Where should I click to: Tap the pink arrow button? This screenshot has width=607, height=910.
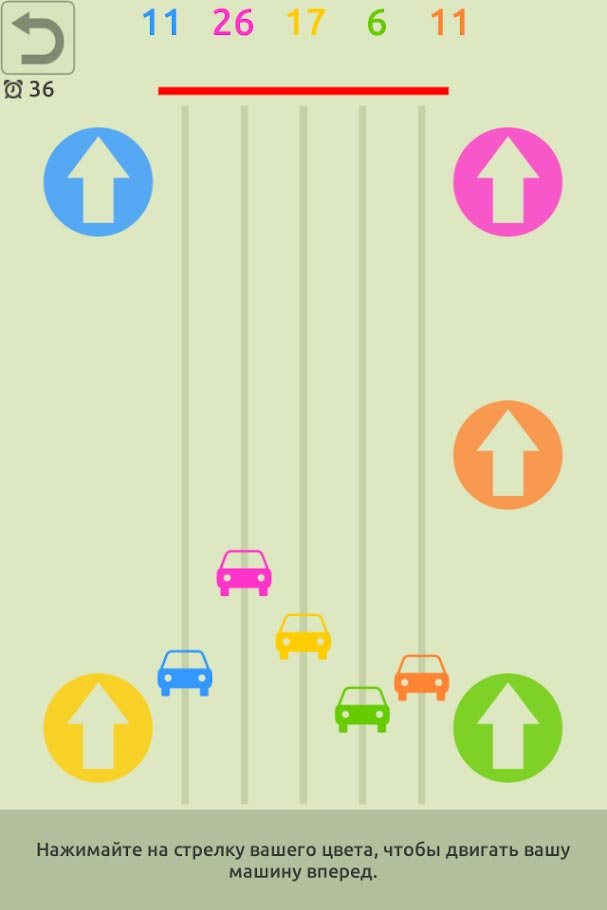[x=508, y=182]
